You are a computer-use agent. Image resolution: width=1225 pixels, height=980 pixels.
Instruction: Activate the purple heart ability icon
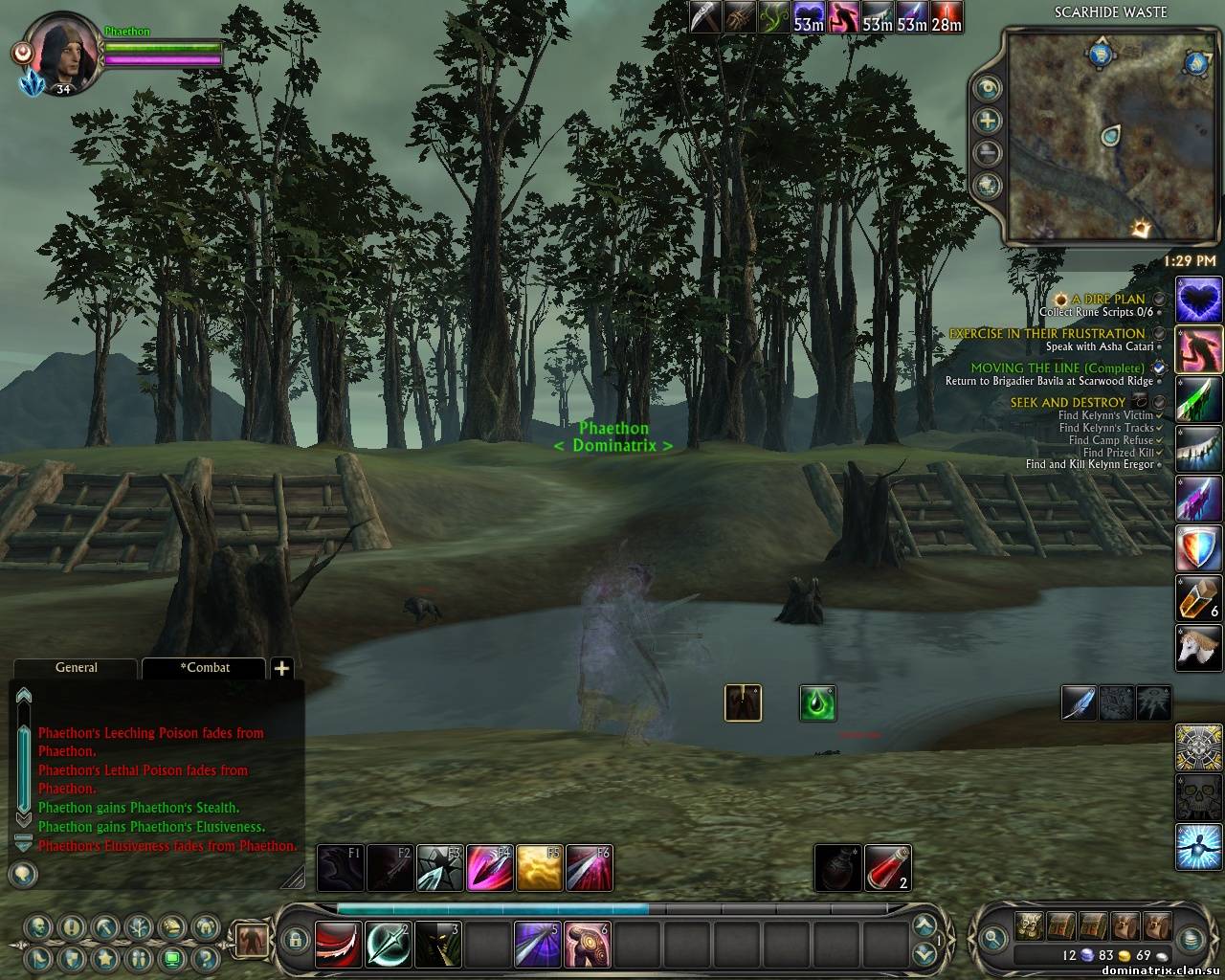click(1199, 301)
